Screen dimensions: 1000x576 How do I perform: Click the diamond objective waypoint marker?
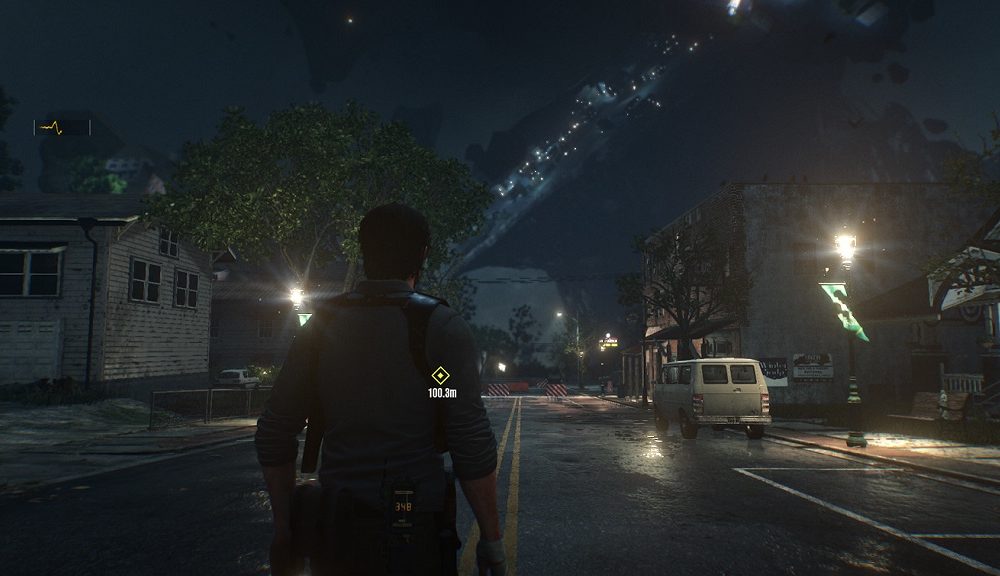(x=439, y=375)
